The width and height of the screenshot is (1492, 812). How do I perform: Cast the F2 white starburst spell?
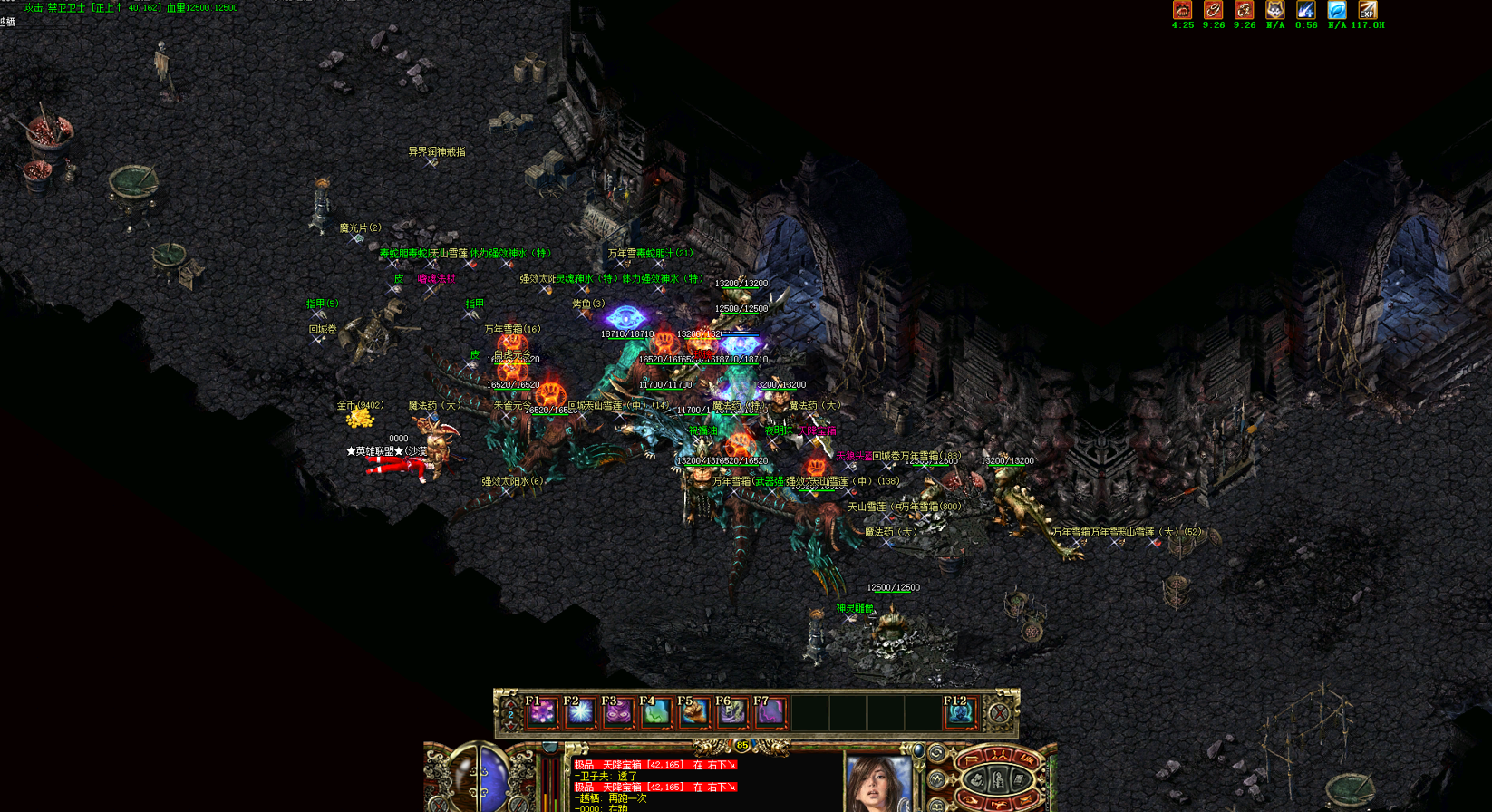(580, 713)
